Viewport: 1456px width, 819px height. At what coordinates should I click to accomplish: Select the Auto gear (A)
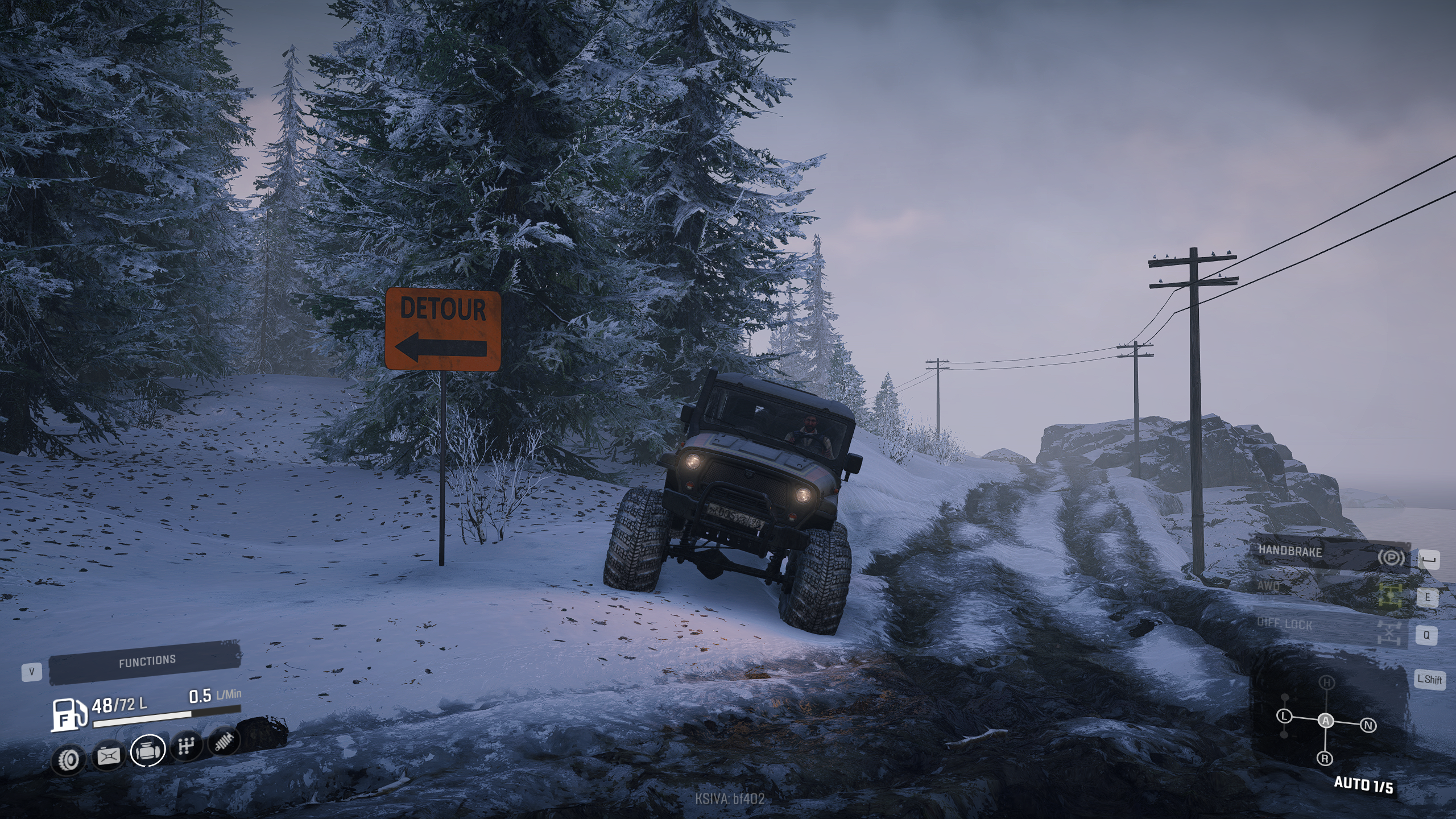(1326, 721)
